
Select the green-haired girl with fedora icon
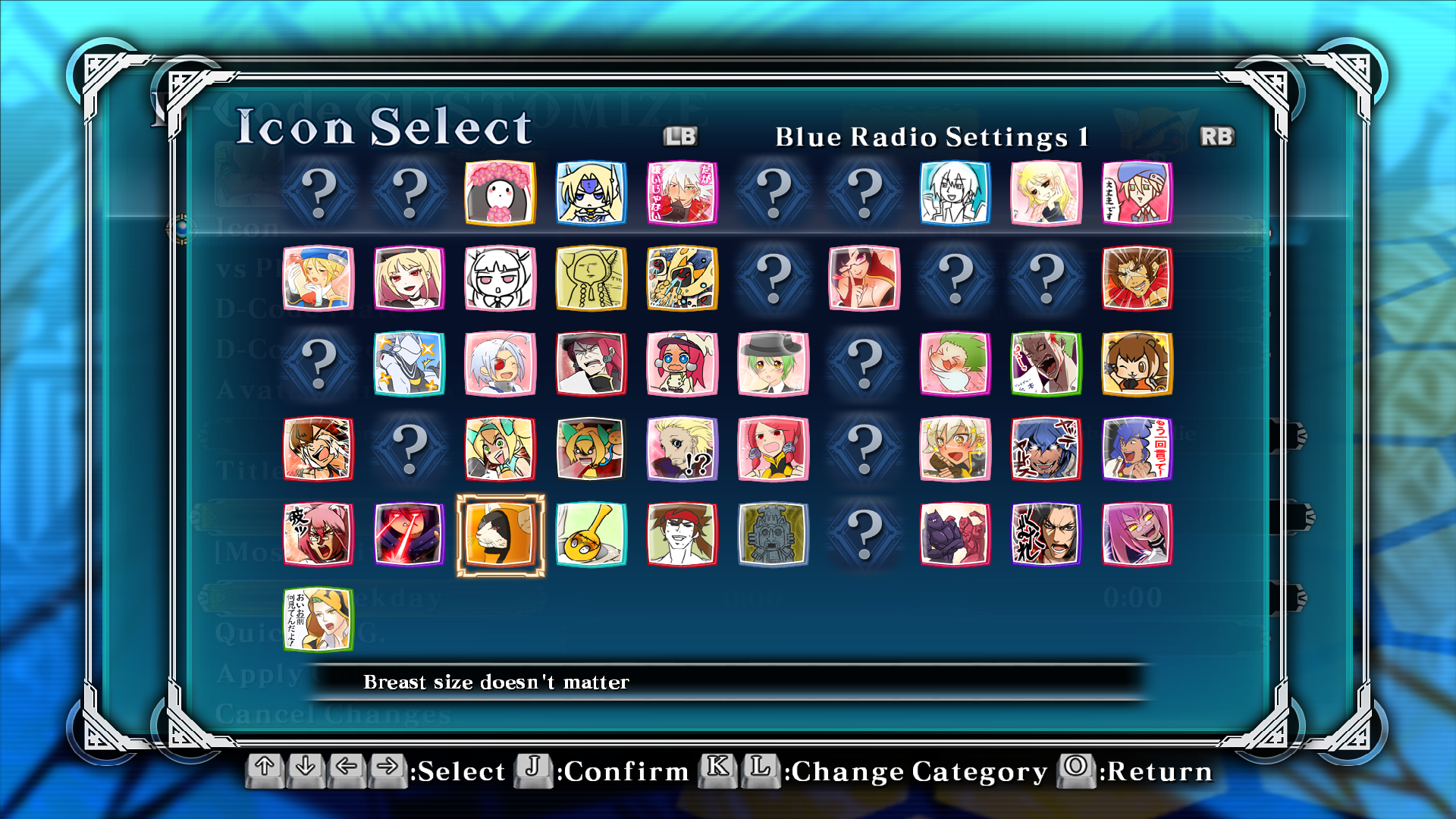[773, 364]
